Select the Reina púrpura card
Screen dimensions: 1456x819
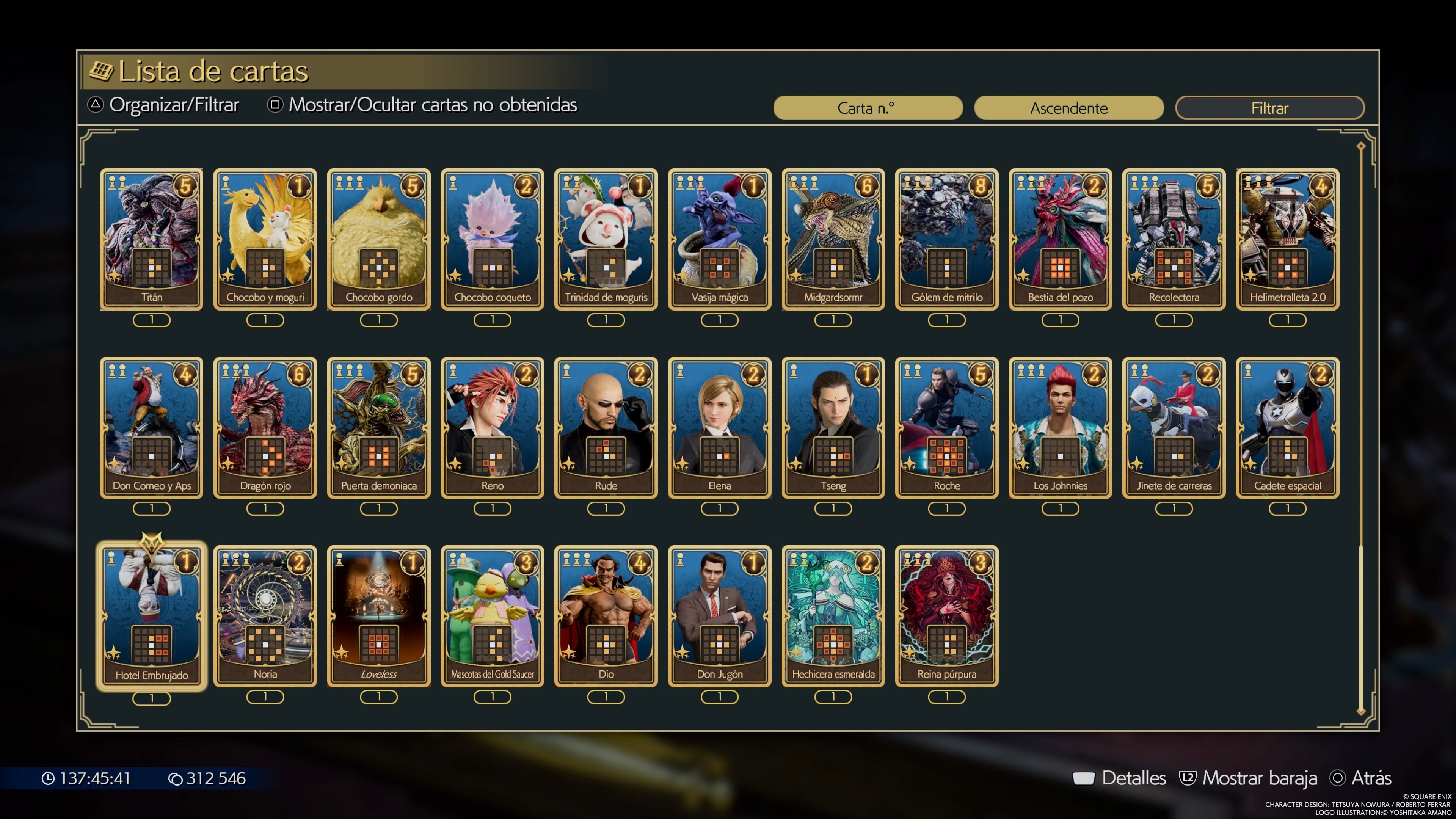(947, 616)
